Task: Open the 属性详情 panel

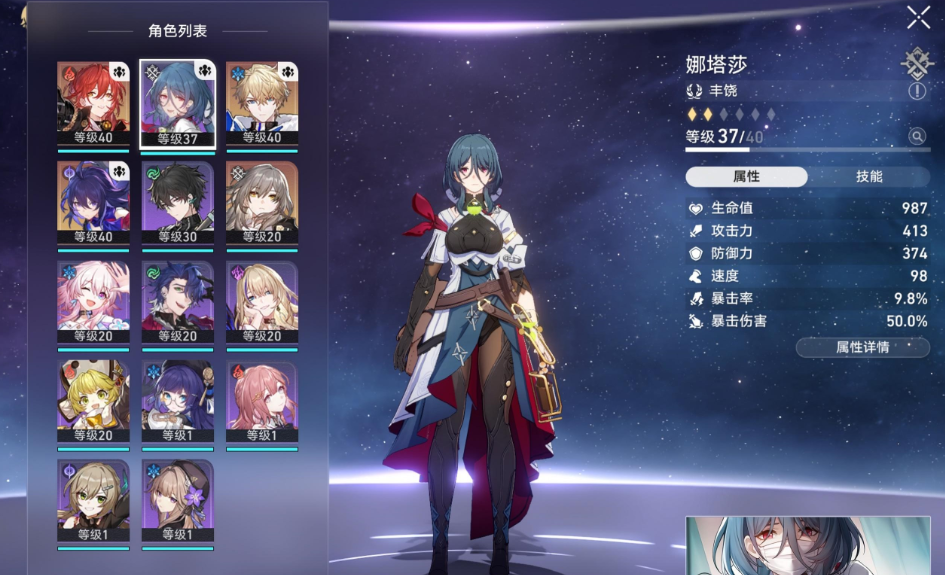Action: (x=862, y=347)
